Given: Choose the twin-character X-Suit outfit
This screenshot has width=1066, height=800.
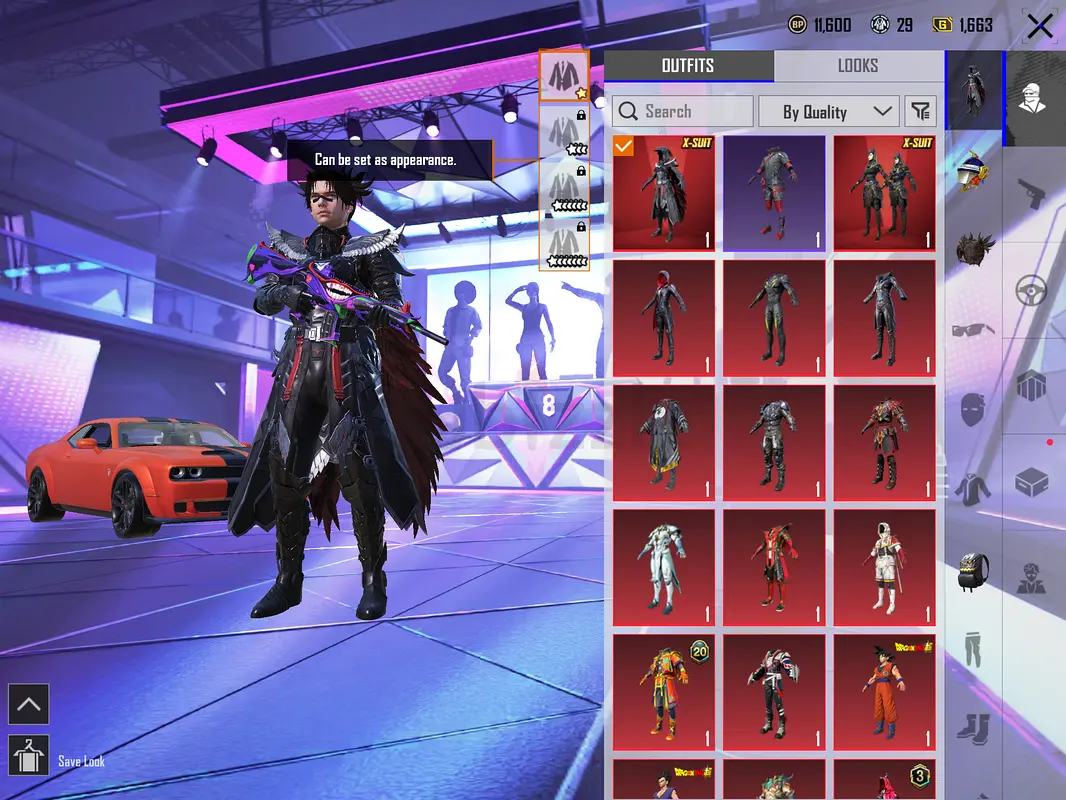Looking at the screenshot, I should coord(884,193).
